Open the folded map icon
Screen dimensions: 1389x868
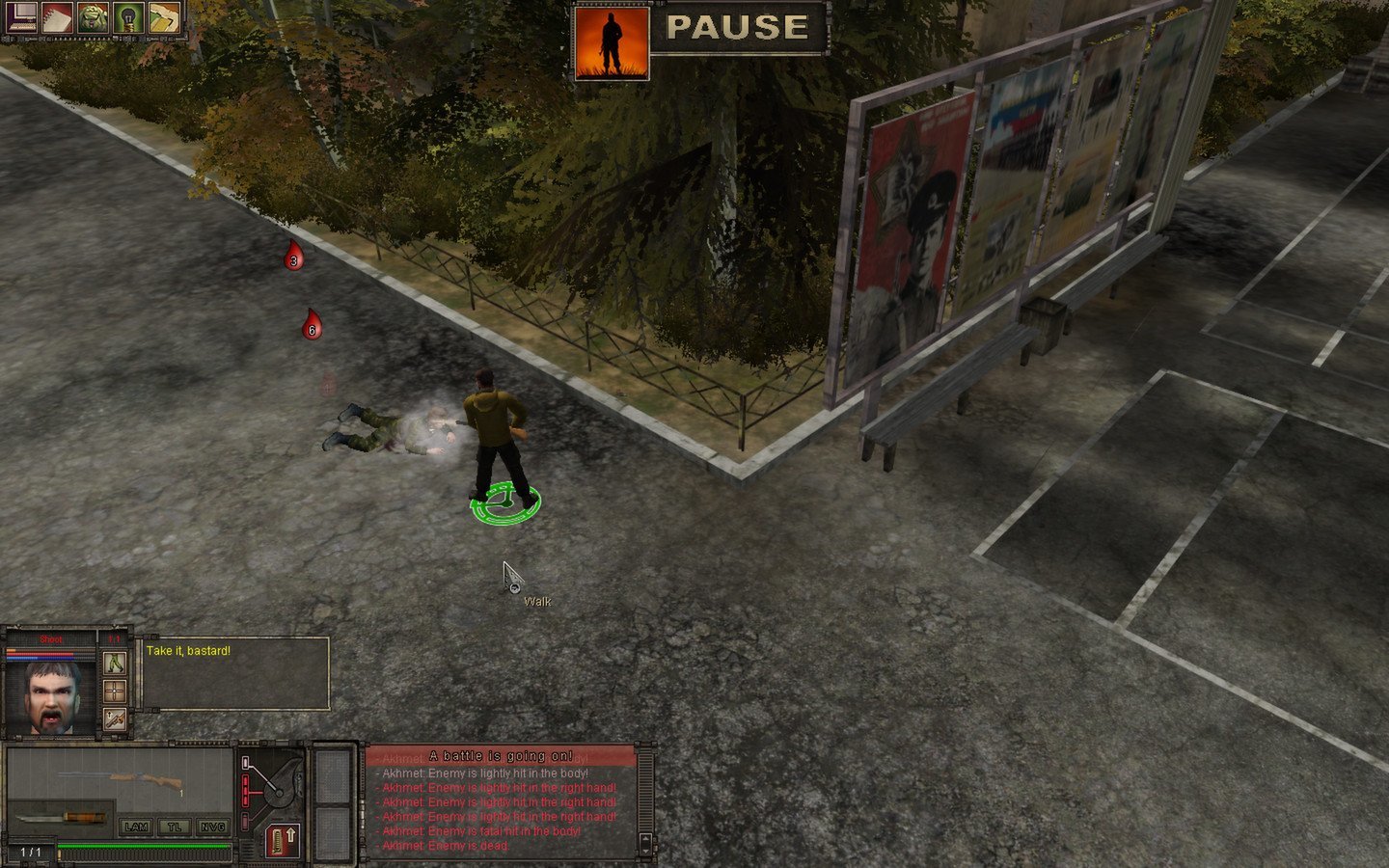tap(164, 17)
